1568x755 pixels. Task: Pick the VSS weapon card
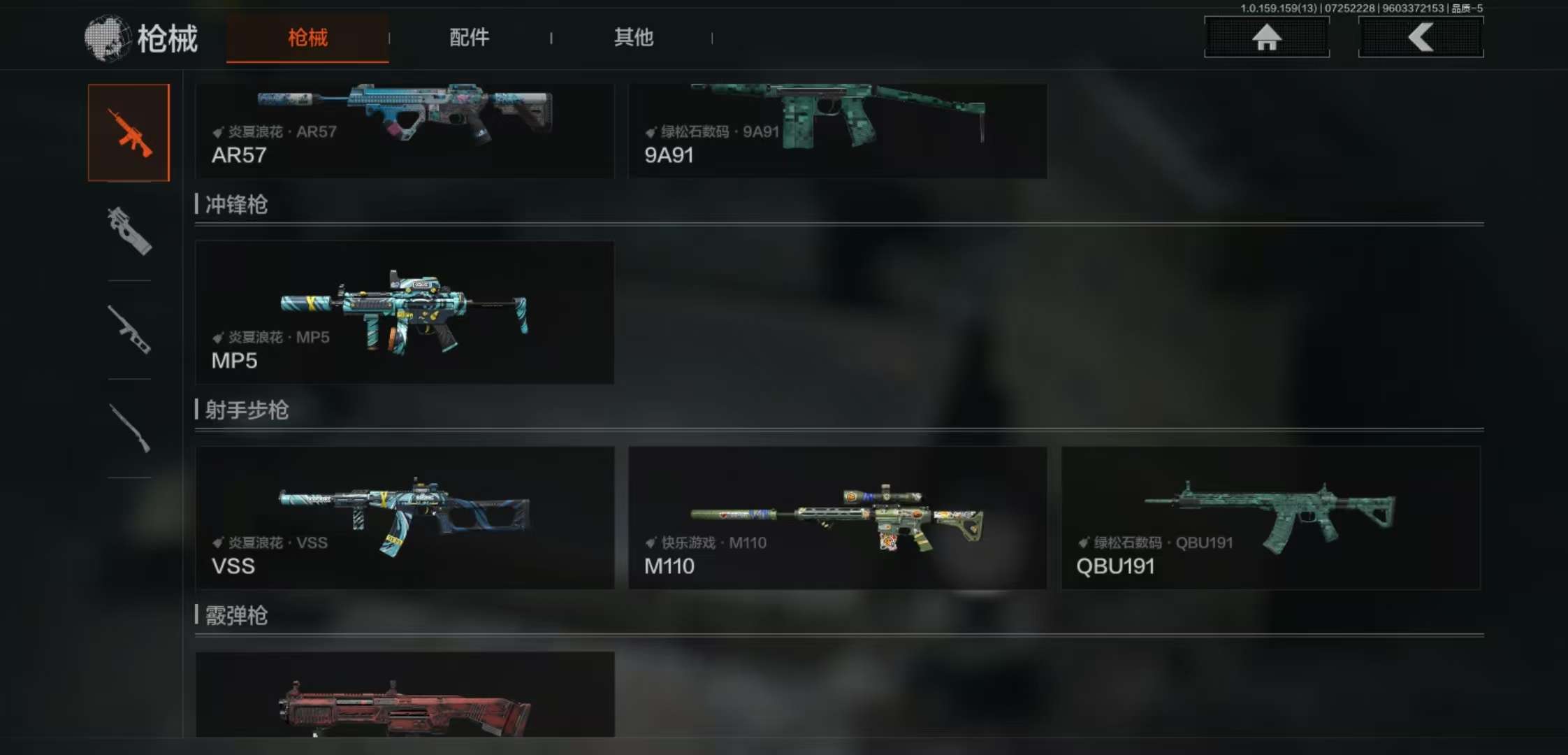tap(405, 518)
